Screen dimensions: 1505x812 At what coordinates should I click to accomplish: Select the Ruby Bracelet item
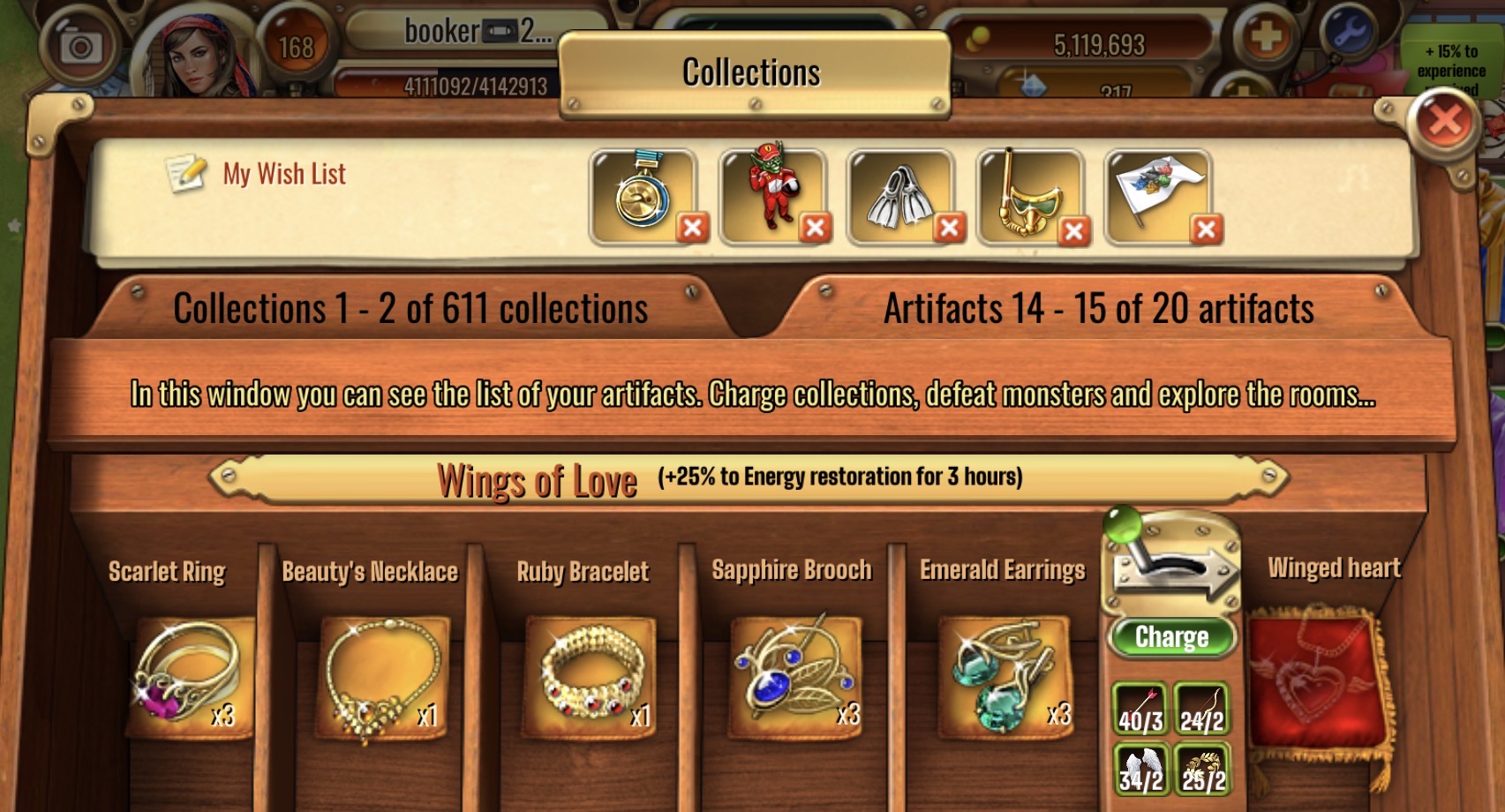tap(591, 676)
